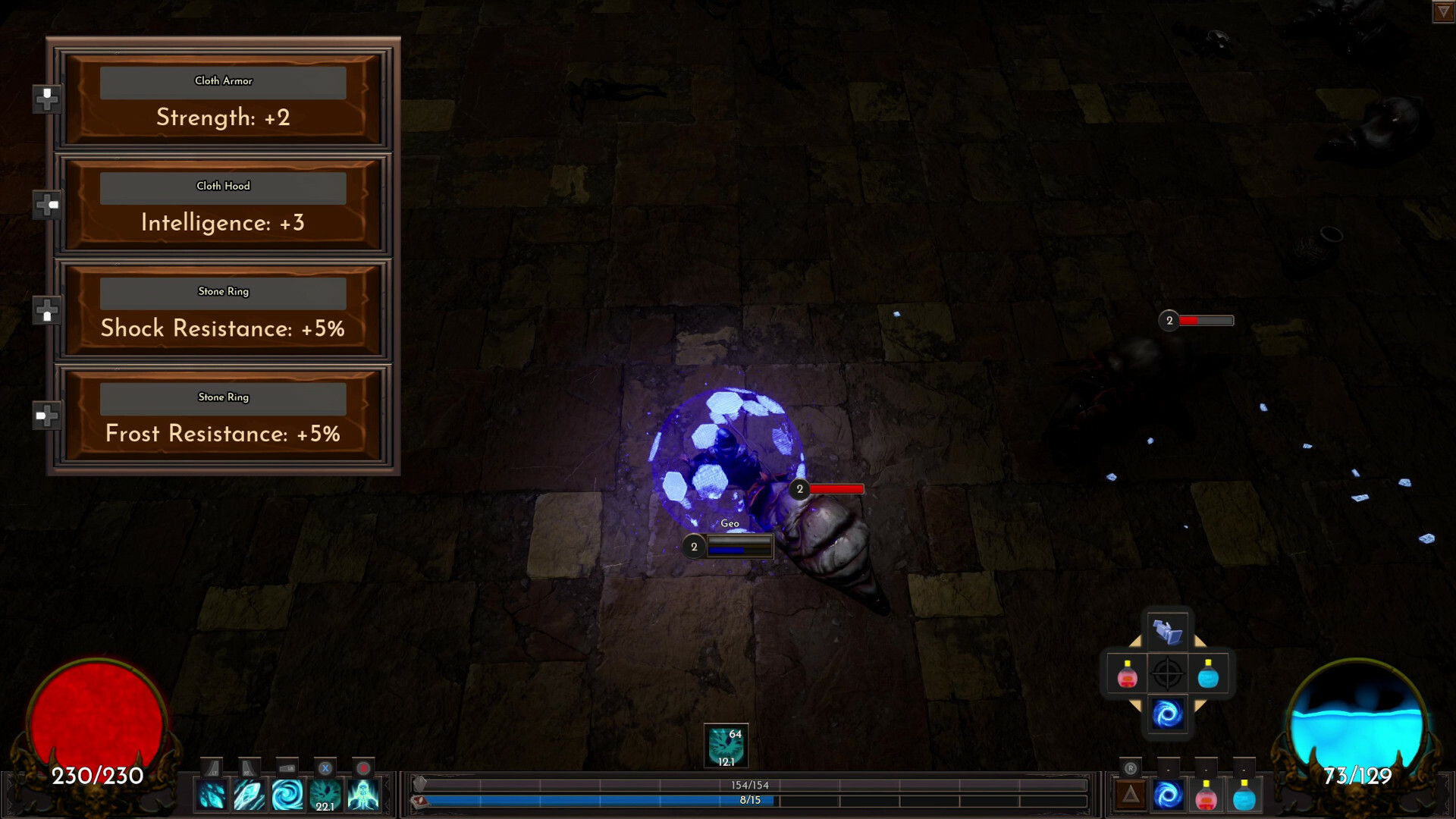Click the chevron at the right edge of the skill bar
Viewport: 1456px width, 819px height.
pos(387,794)
